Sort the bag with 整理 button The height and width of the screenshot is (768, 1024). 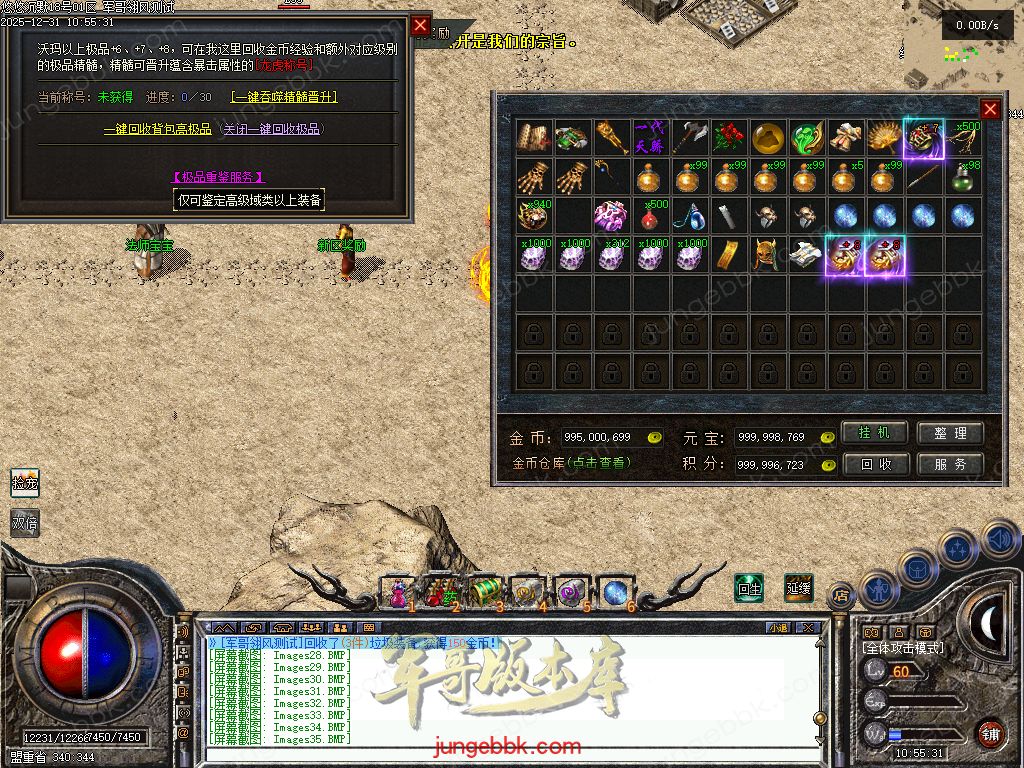(x=950, y=433)
